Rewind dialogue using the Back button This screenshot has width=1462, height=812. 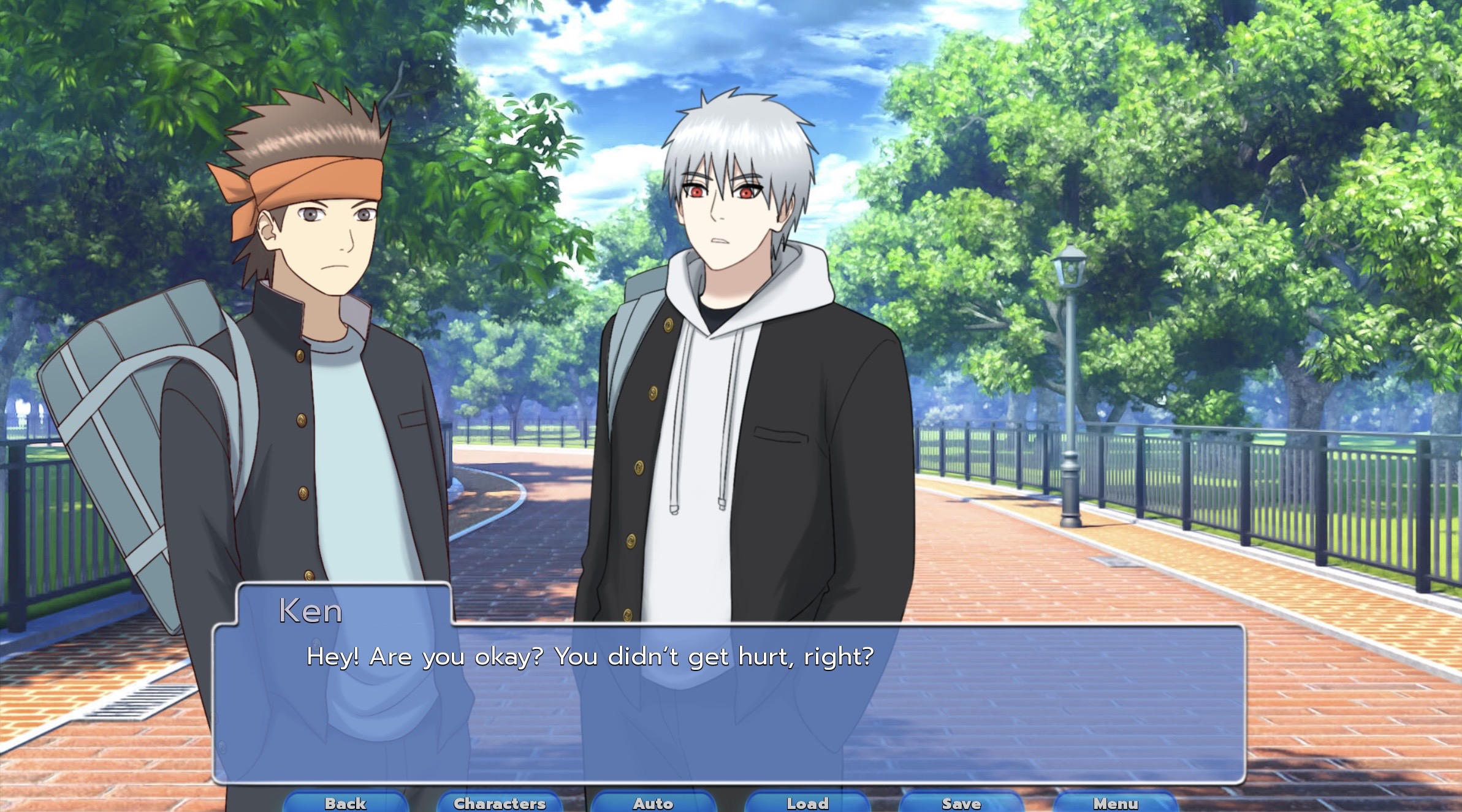345,802
